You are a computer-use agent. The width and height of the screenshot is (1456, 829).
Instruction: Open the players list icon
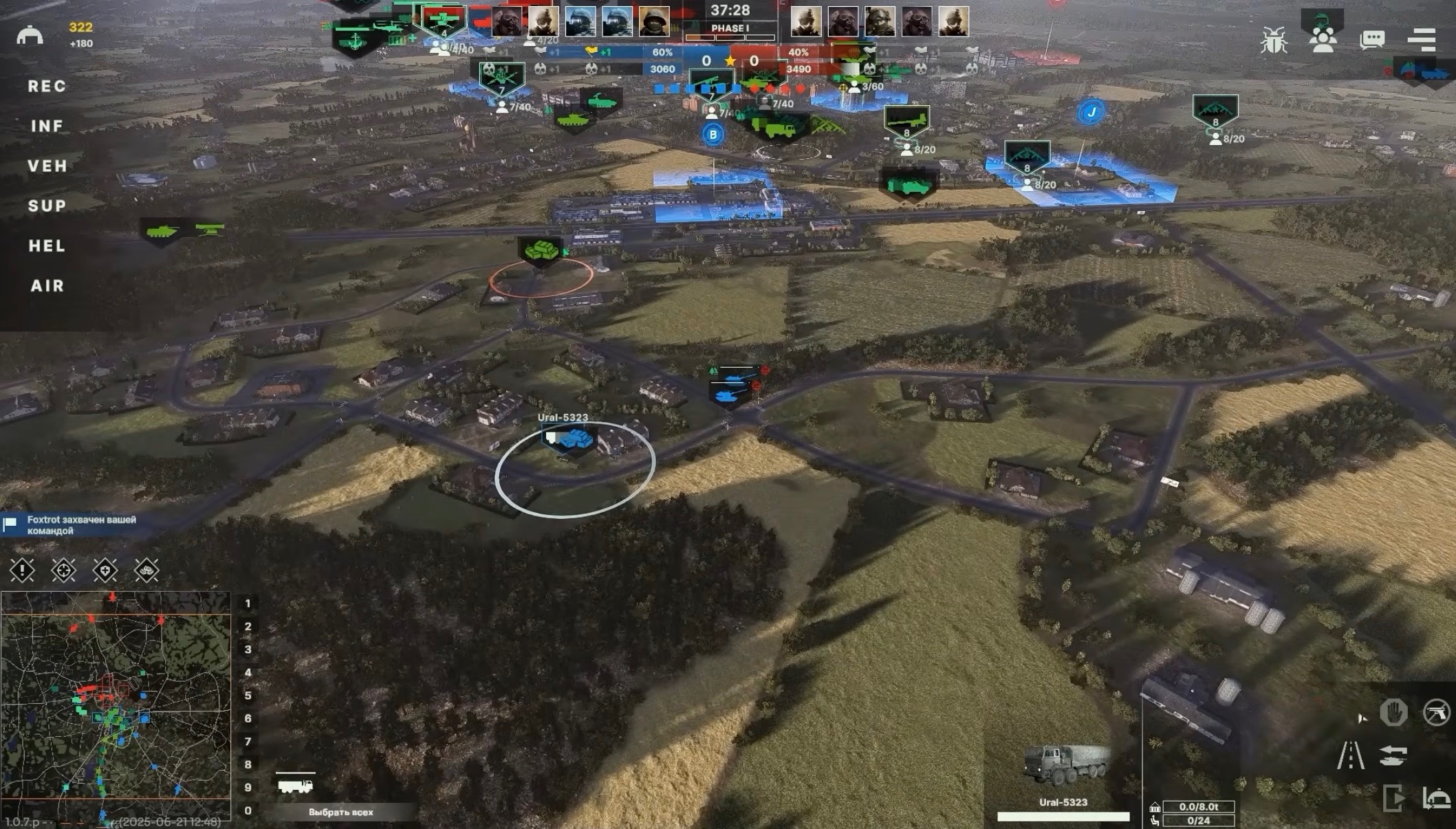1323,38
